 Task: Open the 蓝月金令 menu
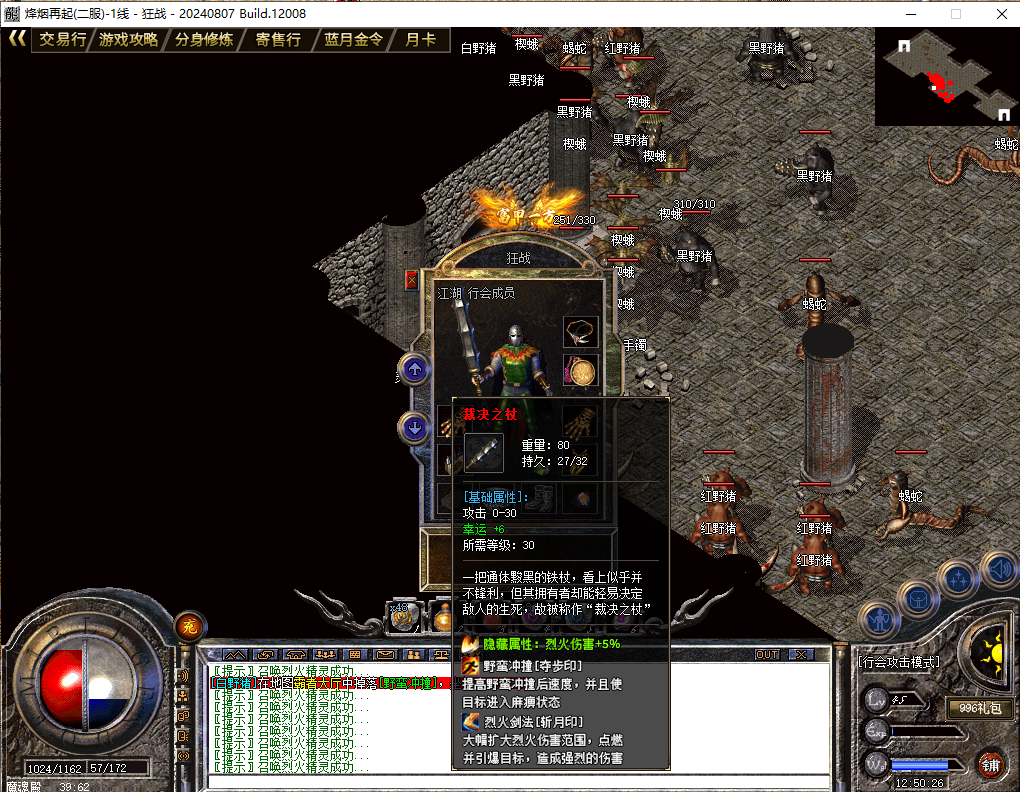point(354,40)
